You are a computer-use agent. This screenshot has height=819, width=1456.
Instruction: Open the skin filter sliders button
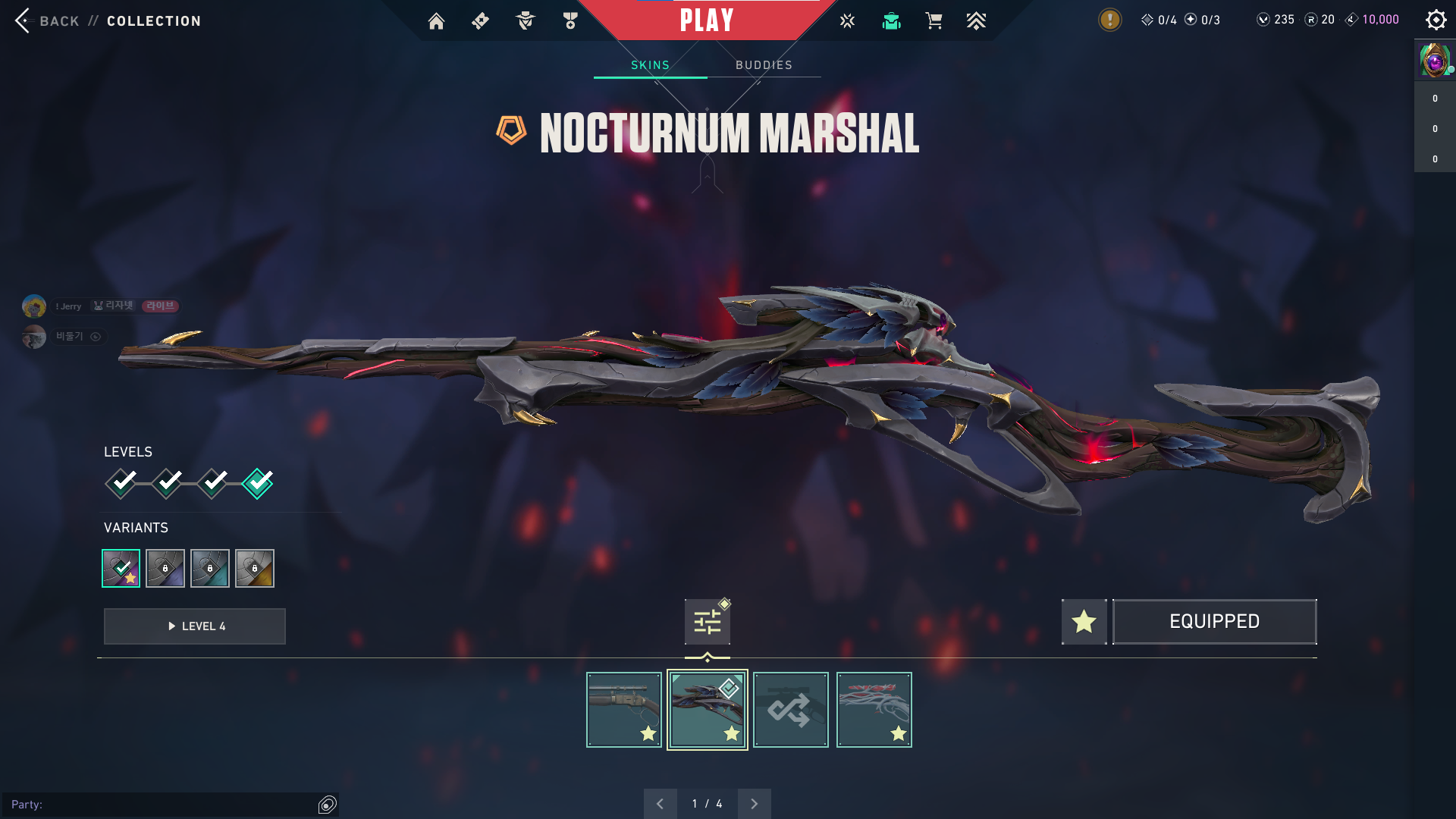click(x=707, y=622)
